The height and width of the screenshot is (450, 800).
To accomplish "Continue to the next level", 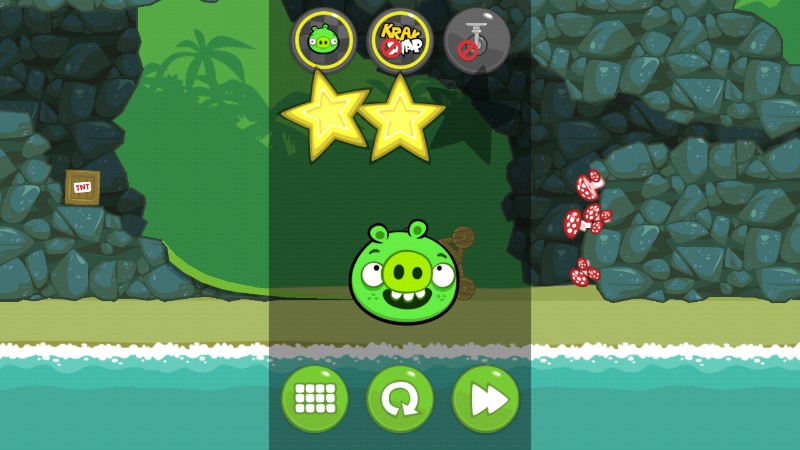I will [486, 399].
